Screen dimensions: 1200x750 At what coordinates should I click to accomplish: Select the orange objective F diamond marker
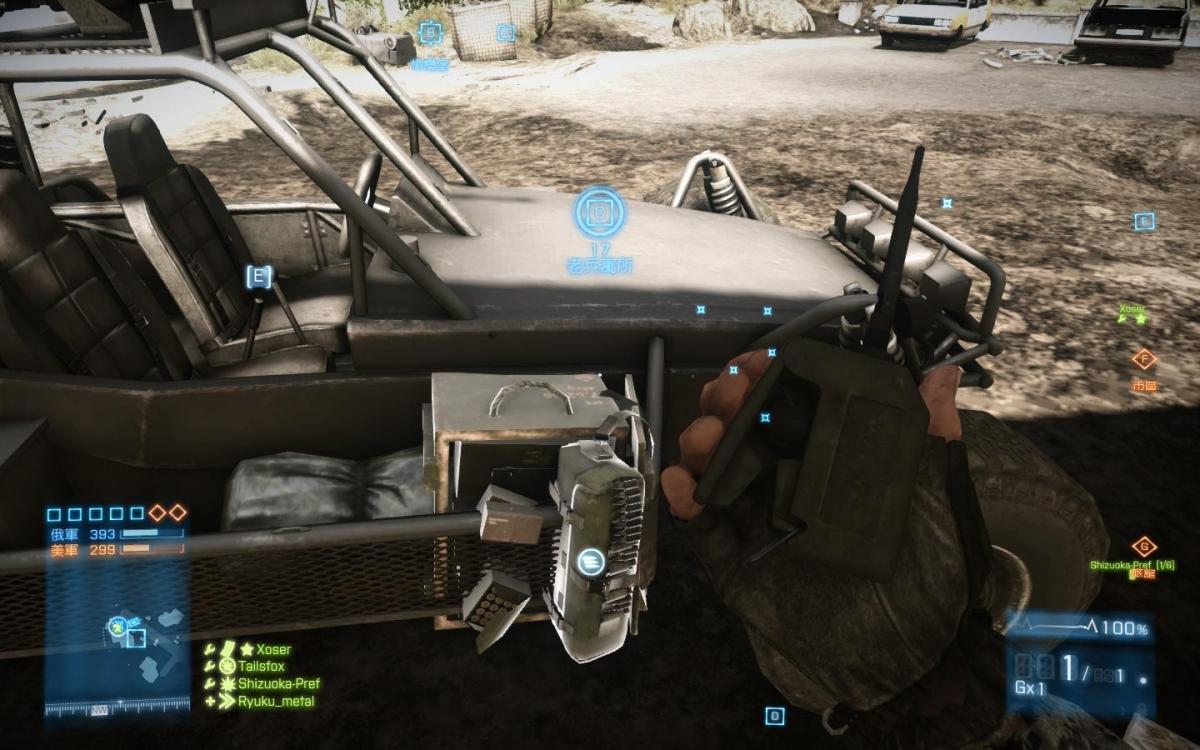pyautogui.click(x=1143, y=358)
